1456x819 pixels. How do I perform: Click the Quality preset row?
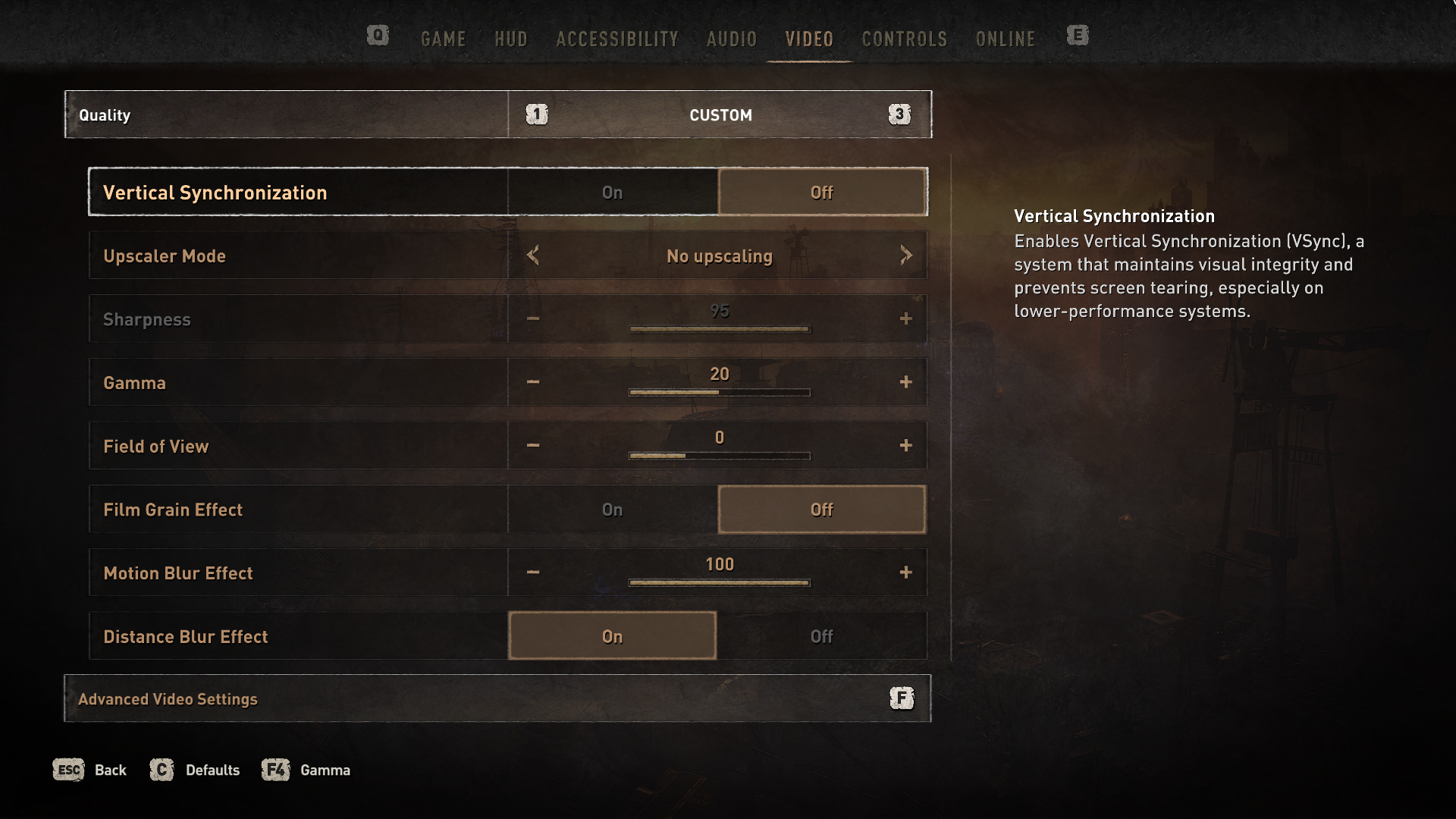[x=497, y=115]
